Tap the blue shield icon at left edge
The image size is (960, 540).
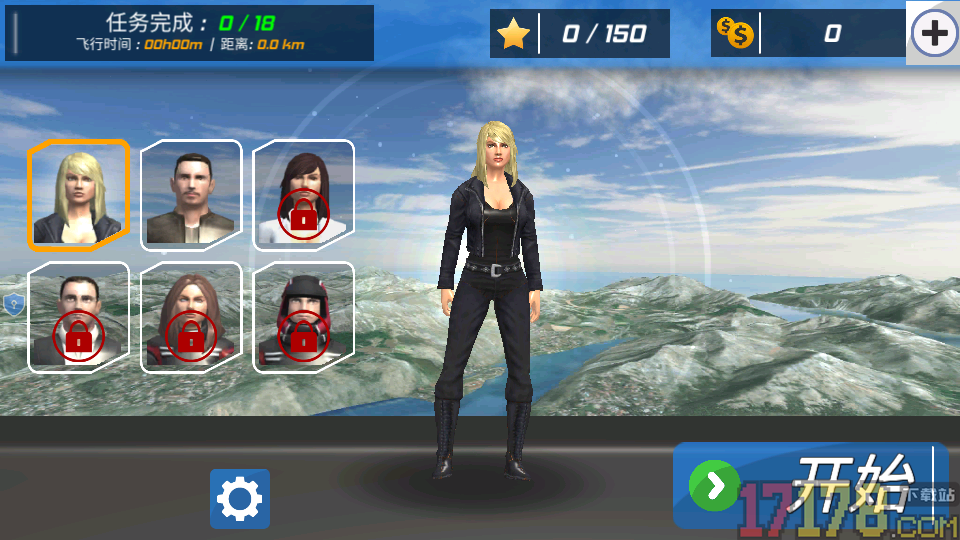[x=13, y=305]
